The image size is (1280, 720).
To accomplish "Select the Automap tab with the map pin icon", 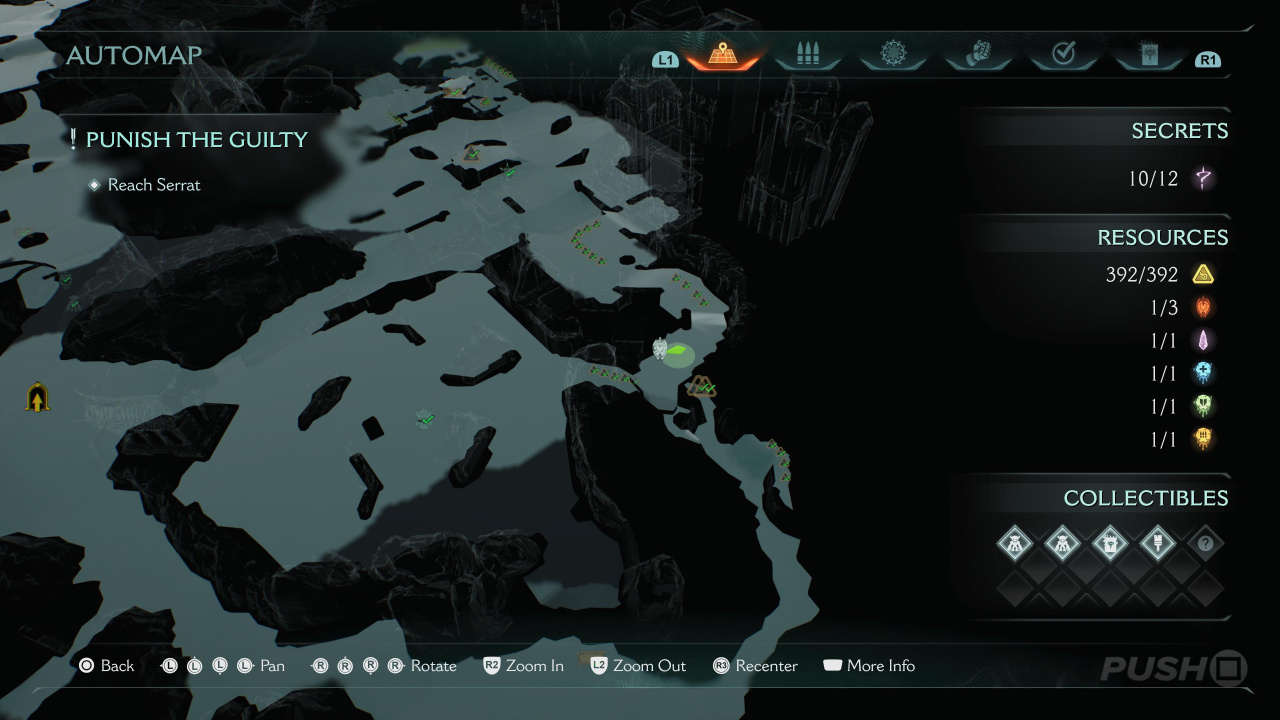I will [x=722, y=55].
